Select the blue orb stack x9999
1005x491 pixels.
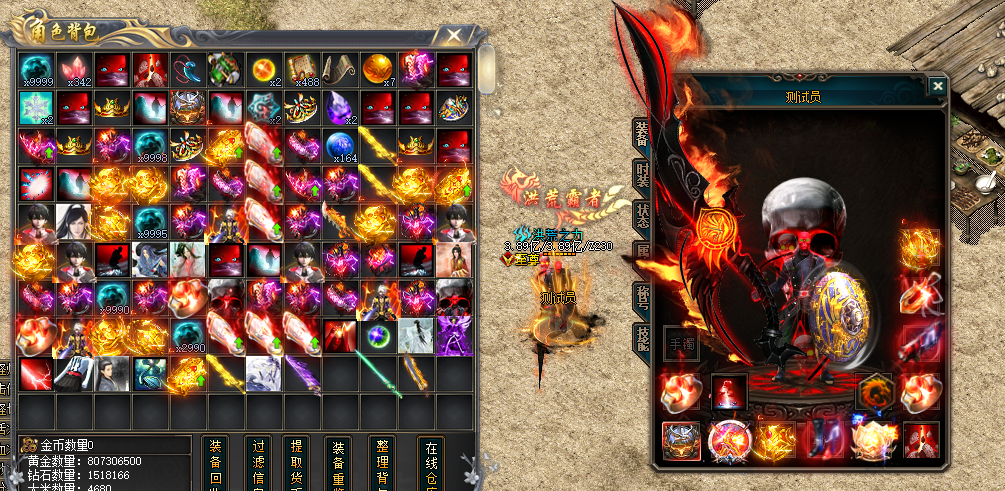(x=36, y=71)
